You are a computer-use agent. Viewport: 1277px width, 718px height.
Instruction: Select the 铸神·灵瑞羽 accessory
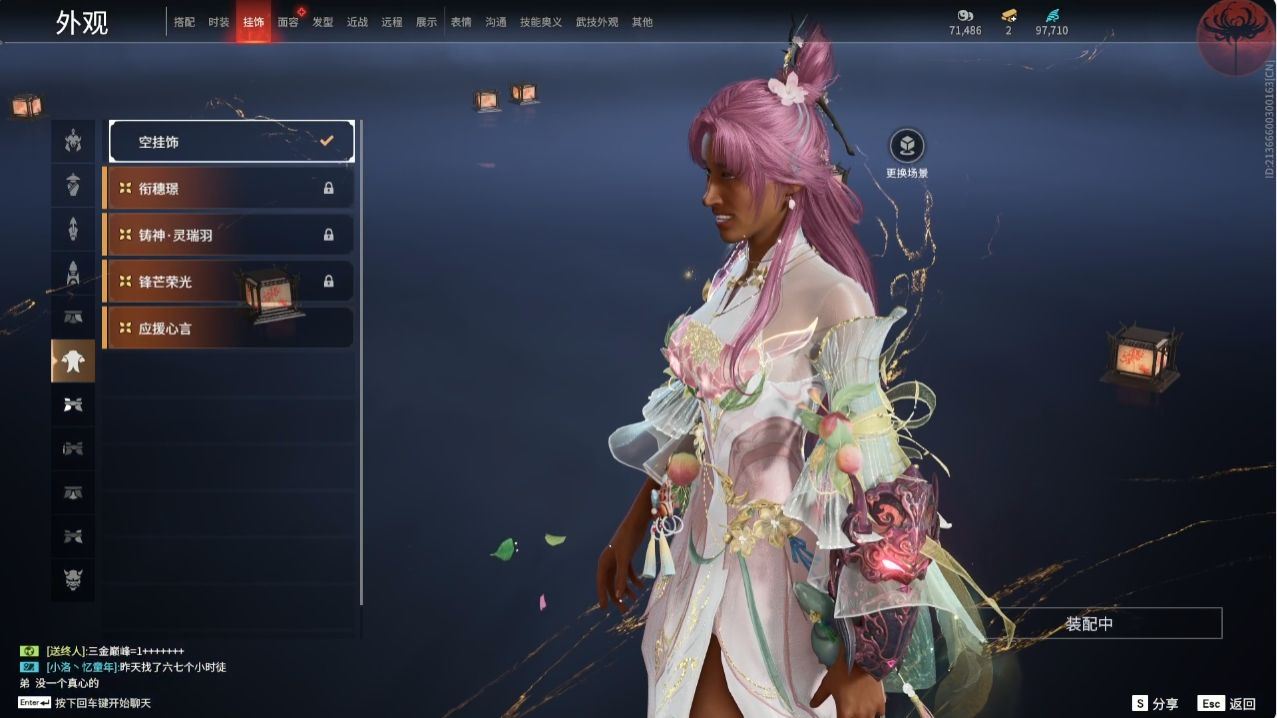(229, 235)
